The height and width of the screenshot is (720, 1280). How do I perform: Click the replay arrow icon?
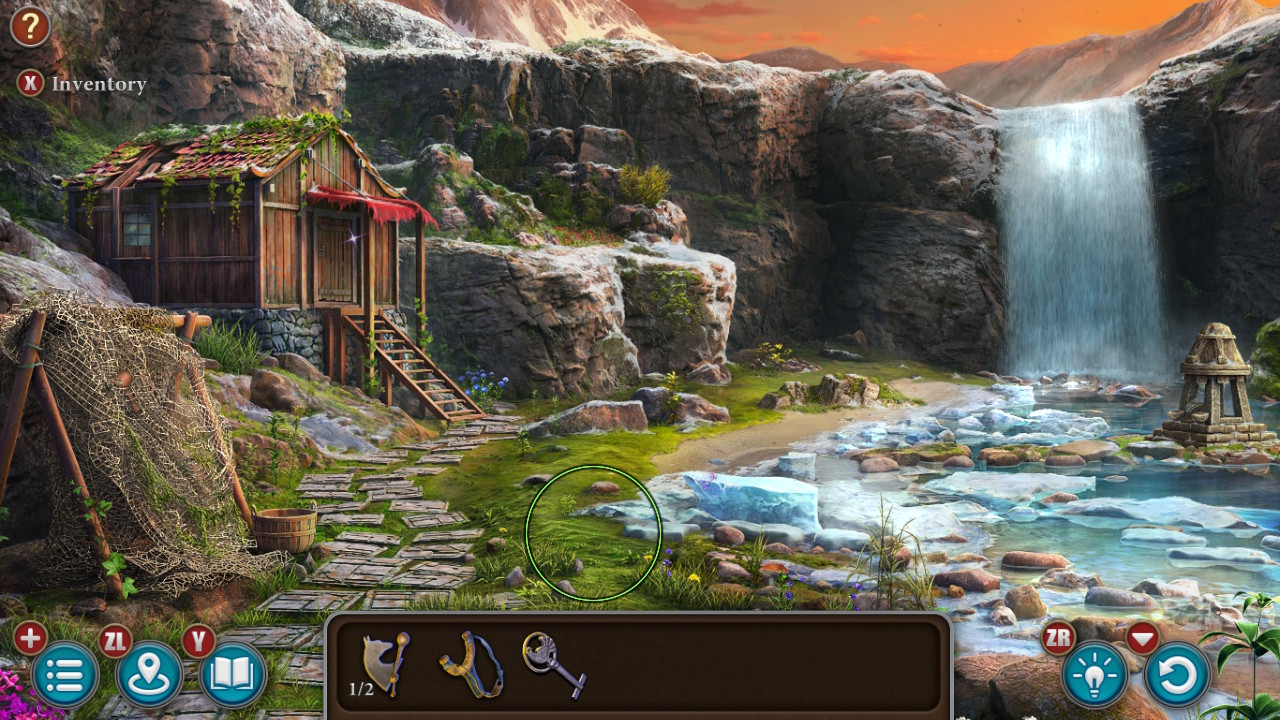[1178, 674]
